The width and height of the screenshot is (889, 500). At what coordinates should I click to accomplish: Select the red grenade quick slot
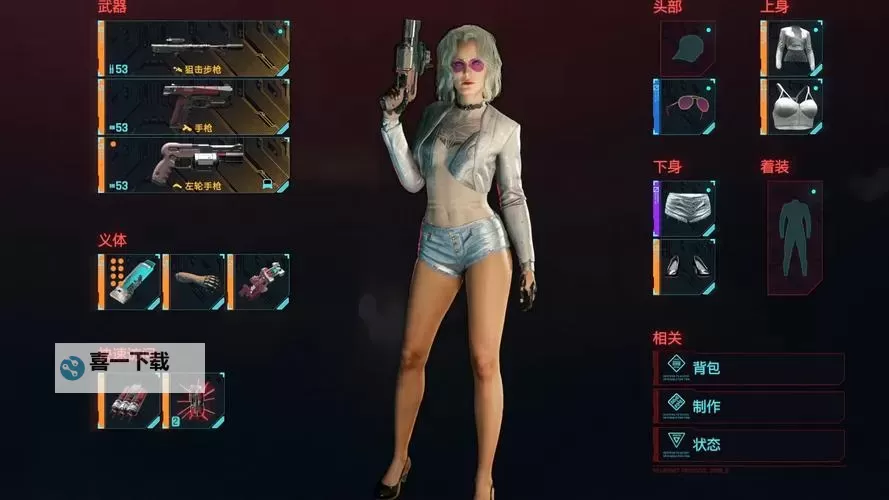[194, 402]
